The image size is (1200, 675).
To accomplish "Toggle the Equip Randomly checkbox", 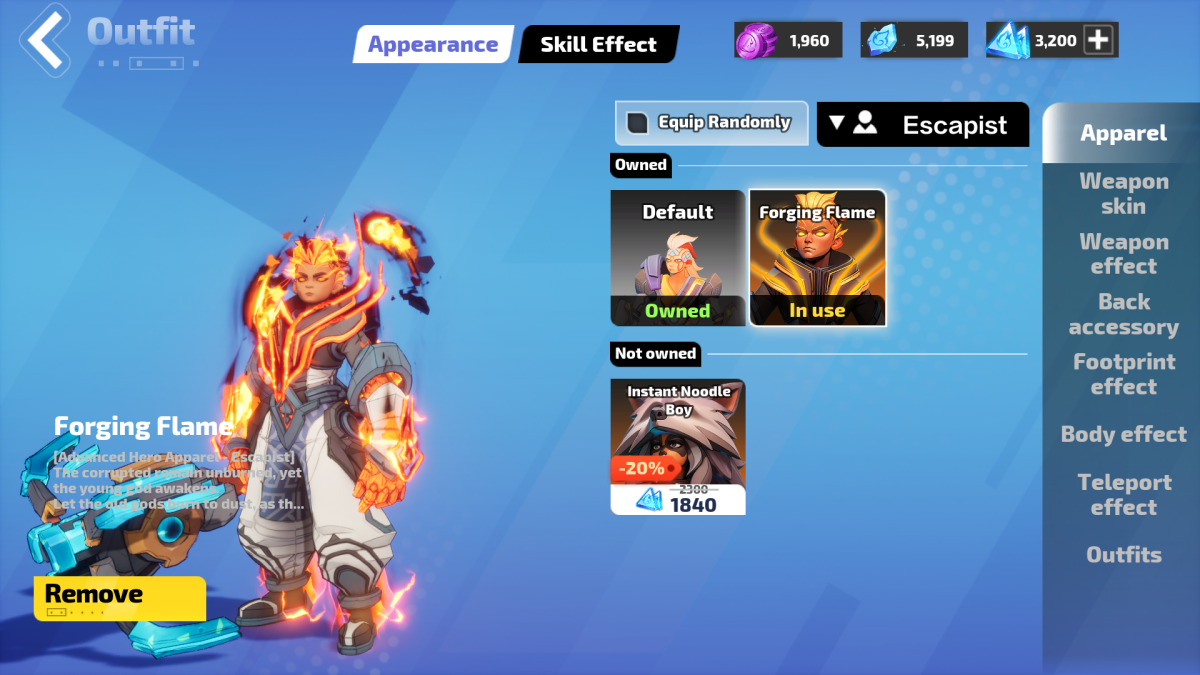I will [638, 123].
